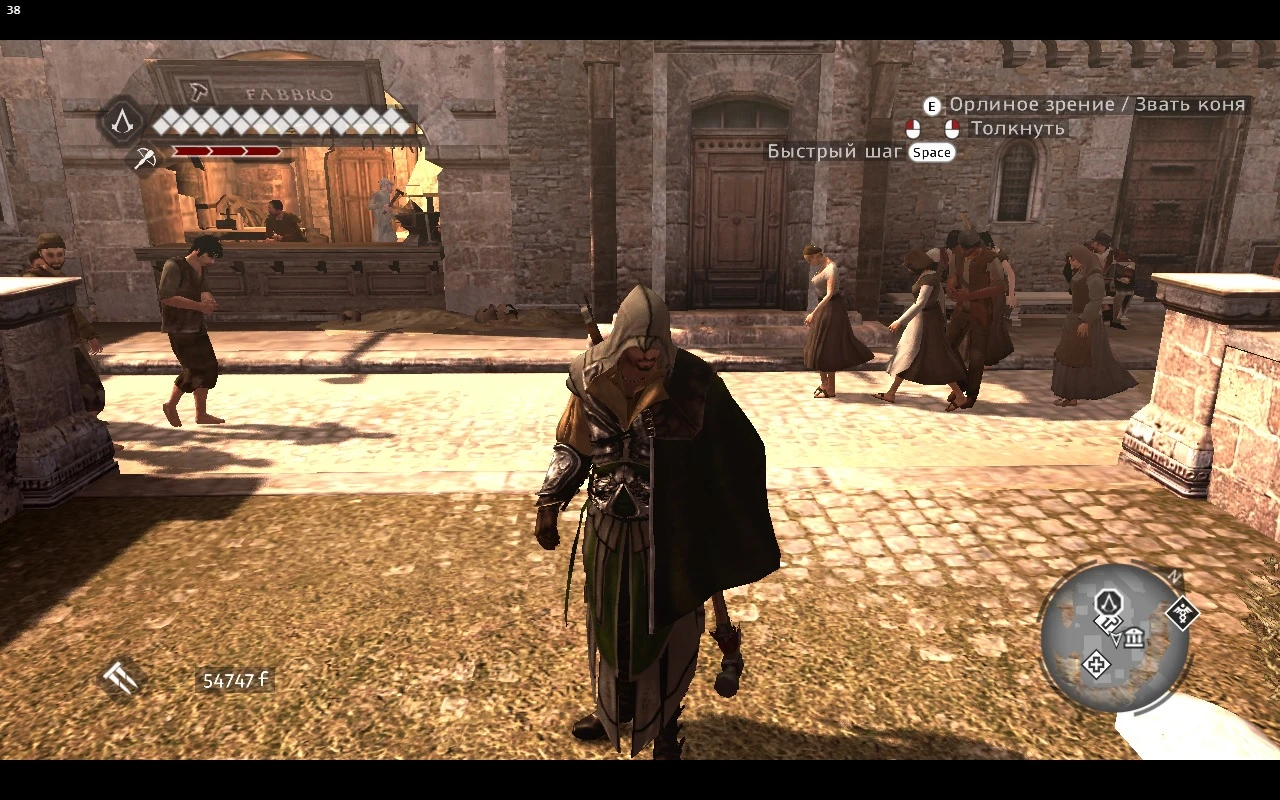Screen dimensions: 1280x800
Task: Click the left mouse button prompt for Толкнуть
Action: tap(913, 128)
